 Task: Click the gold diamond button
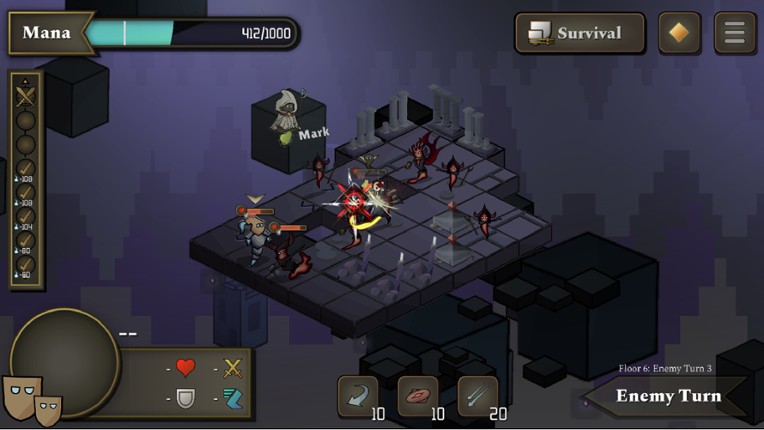(679, 33)
